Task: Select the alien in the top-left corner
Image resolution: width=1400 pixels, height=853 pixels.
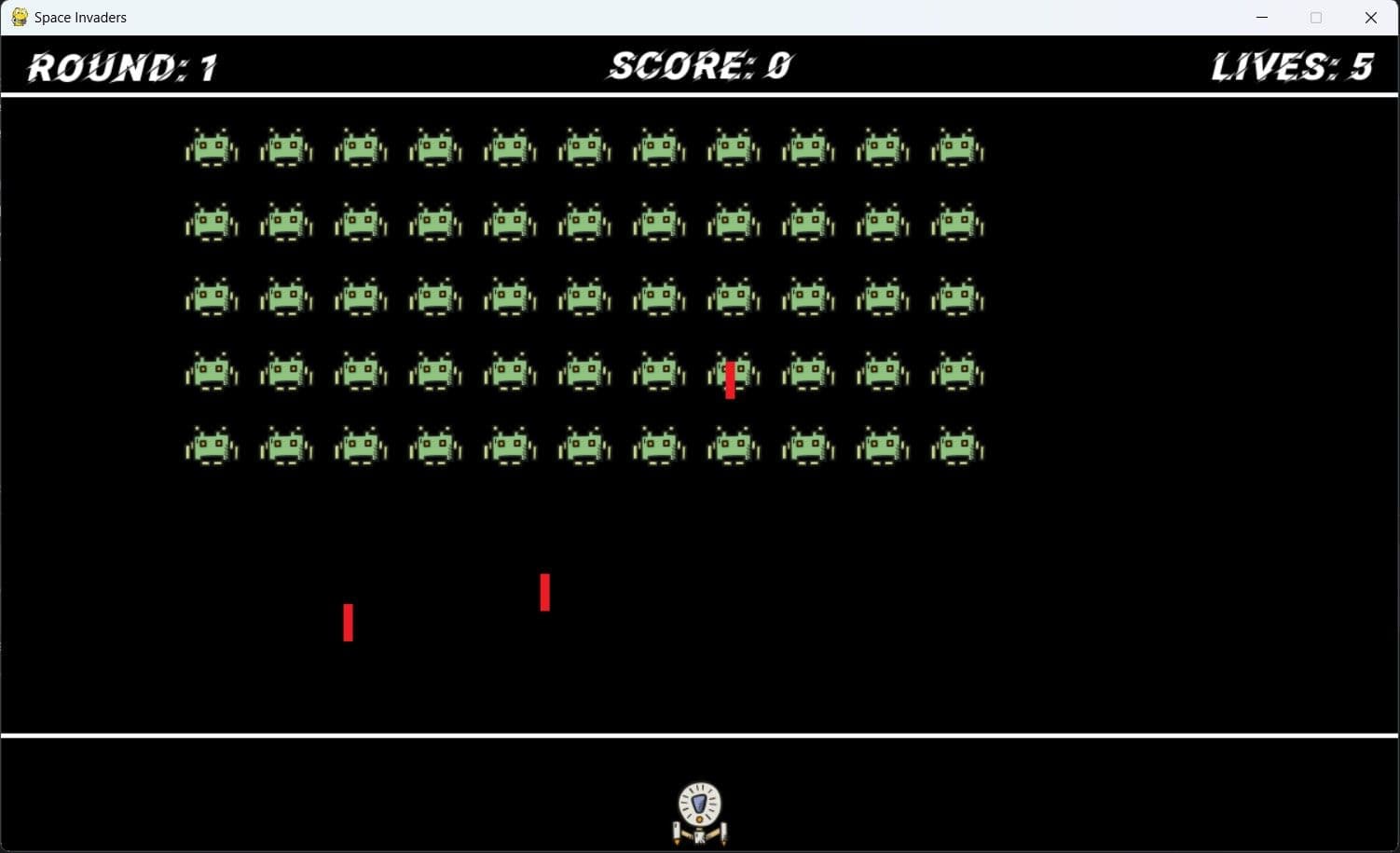Action: (211, 146)
